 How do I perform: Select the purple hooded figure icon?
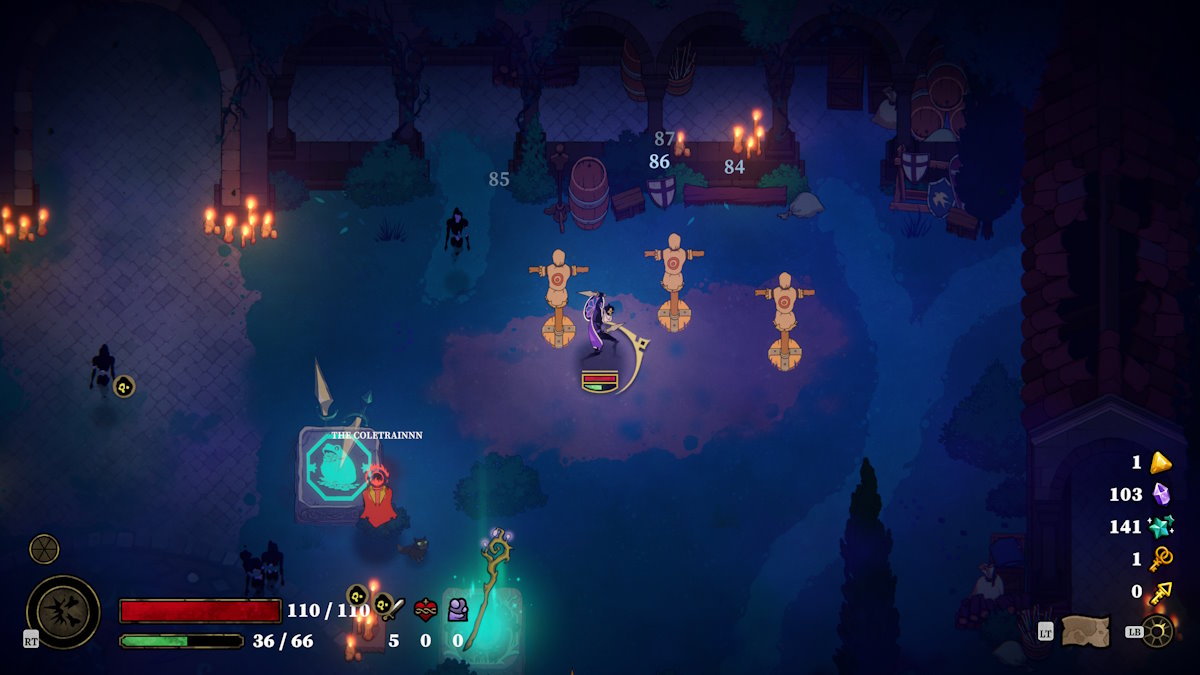point(458,609)
